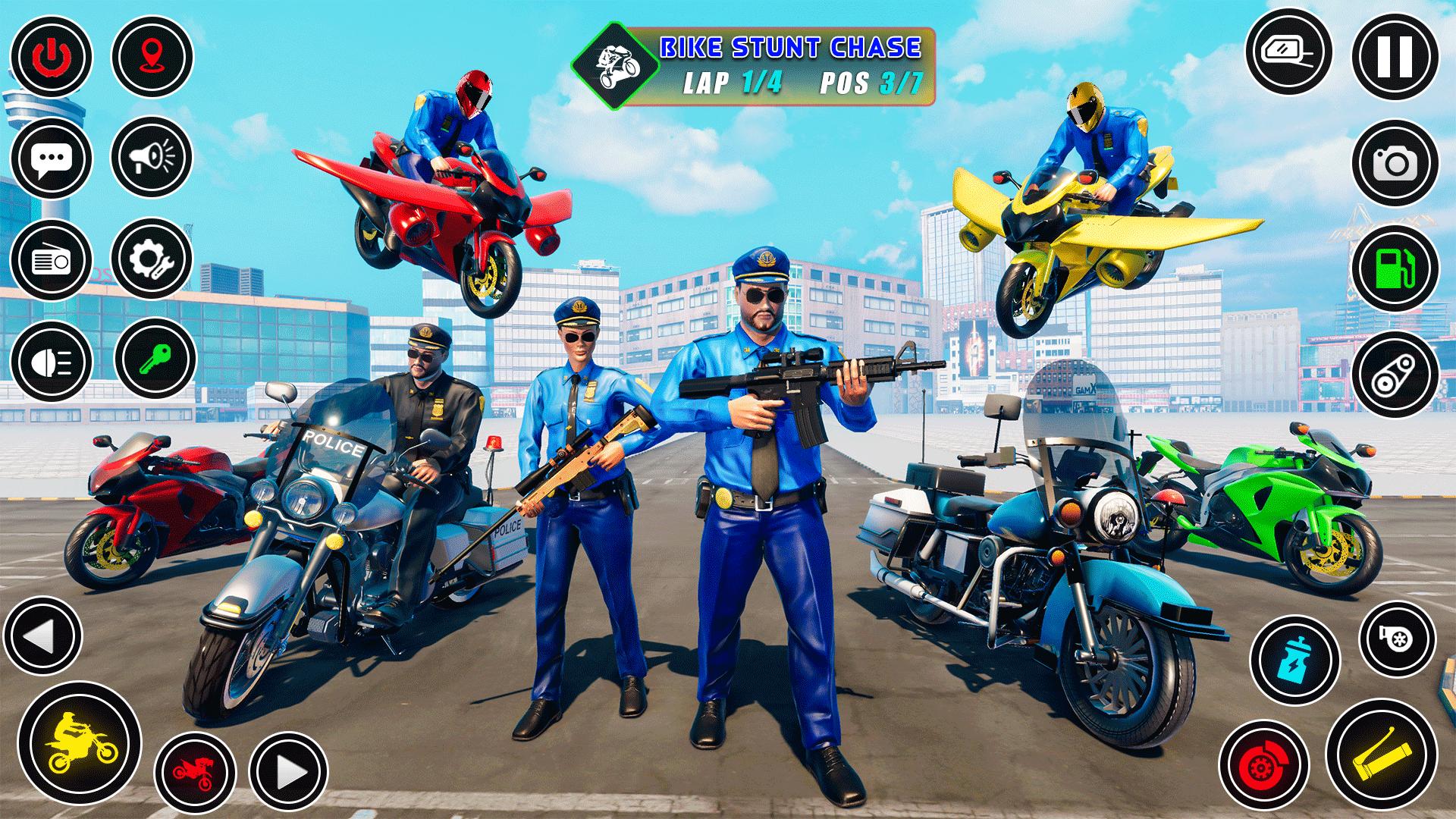
Task: Switch the rear-view mirror view
Action: click(1289, 52)
